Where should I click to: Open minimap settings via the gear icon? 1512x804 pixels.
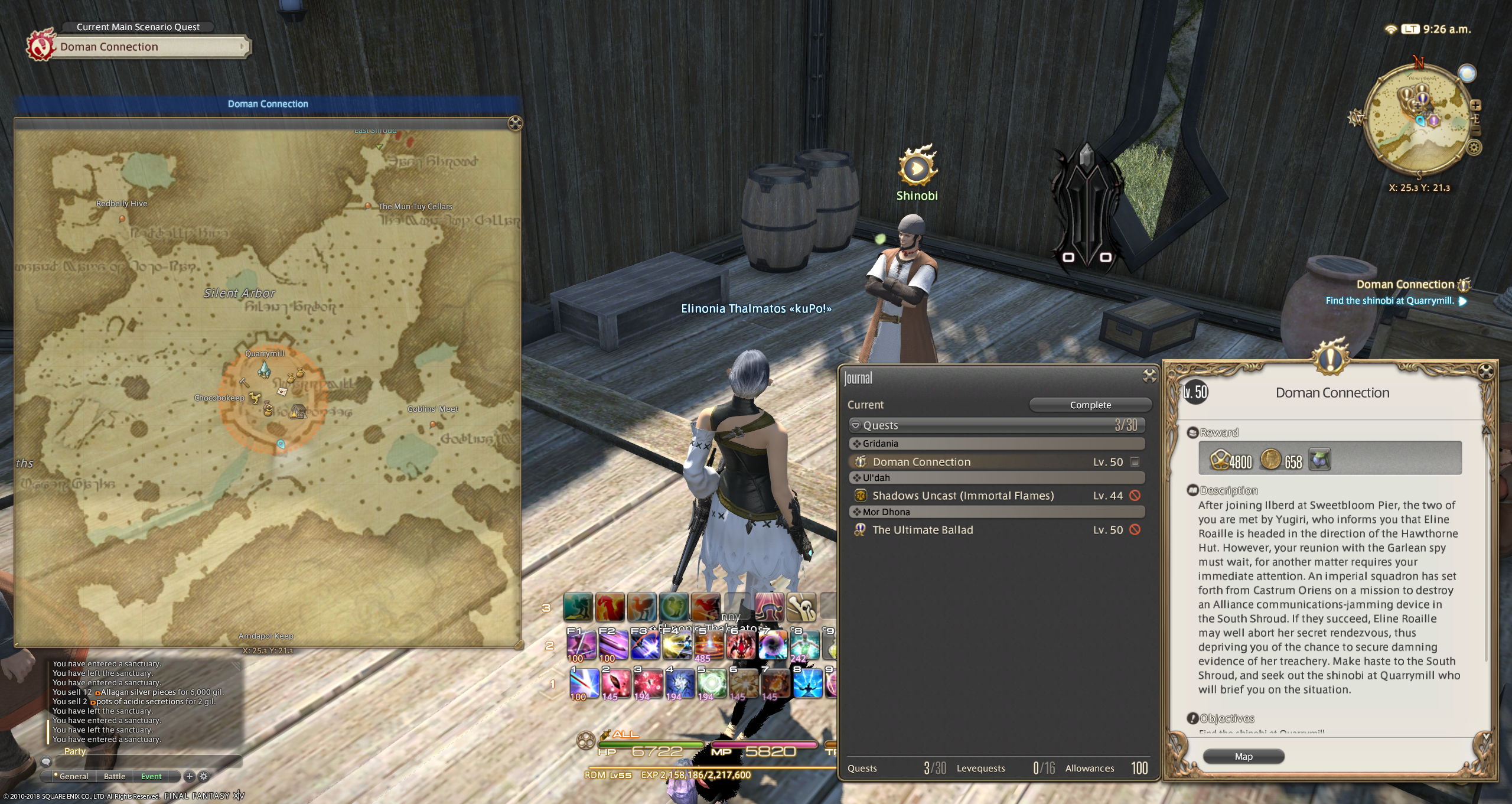click(1474, 148)
